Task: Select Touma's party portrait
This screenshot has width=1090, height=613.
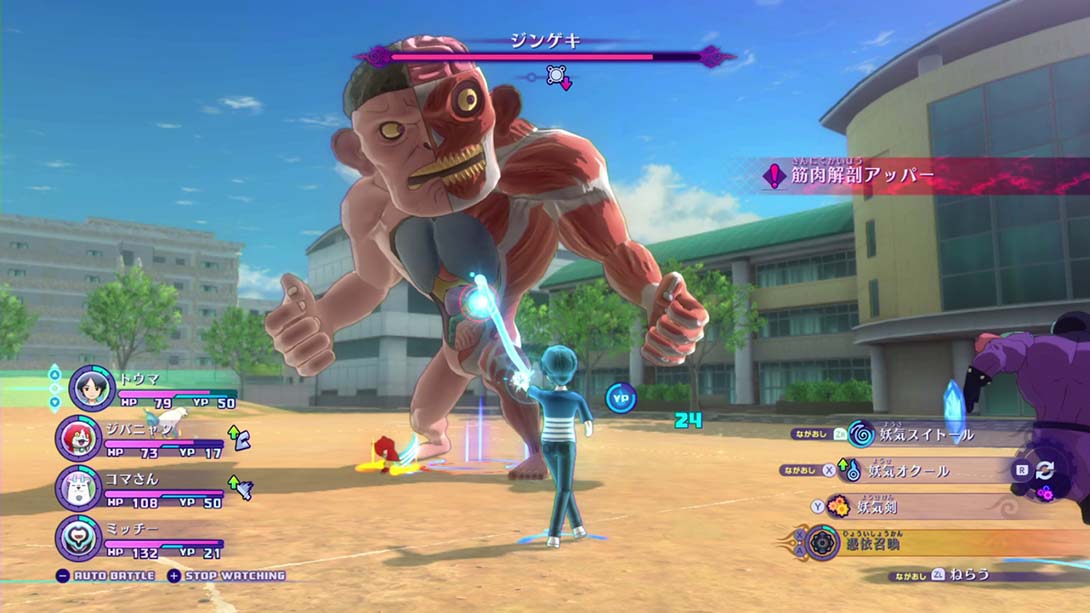Action: click(x=92, y=387)
